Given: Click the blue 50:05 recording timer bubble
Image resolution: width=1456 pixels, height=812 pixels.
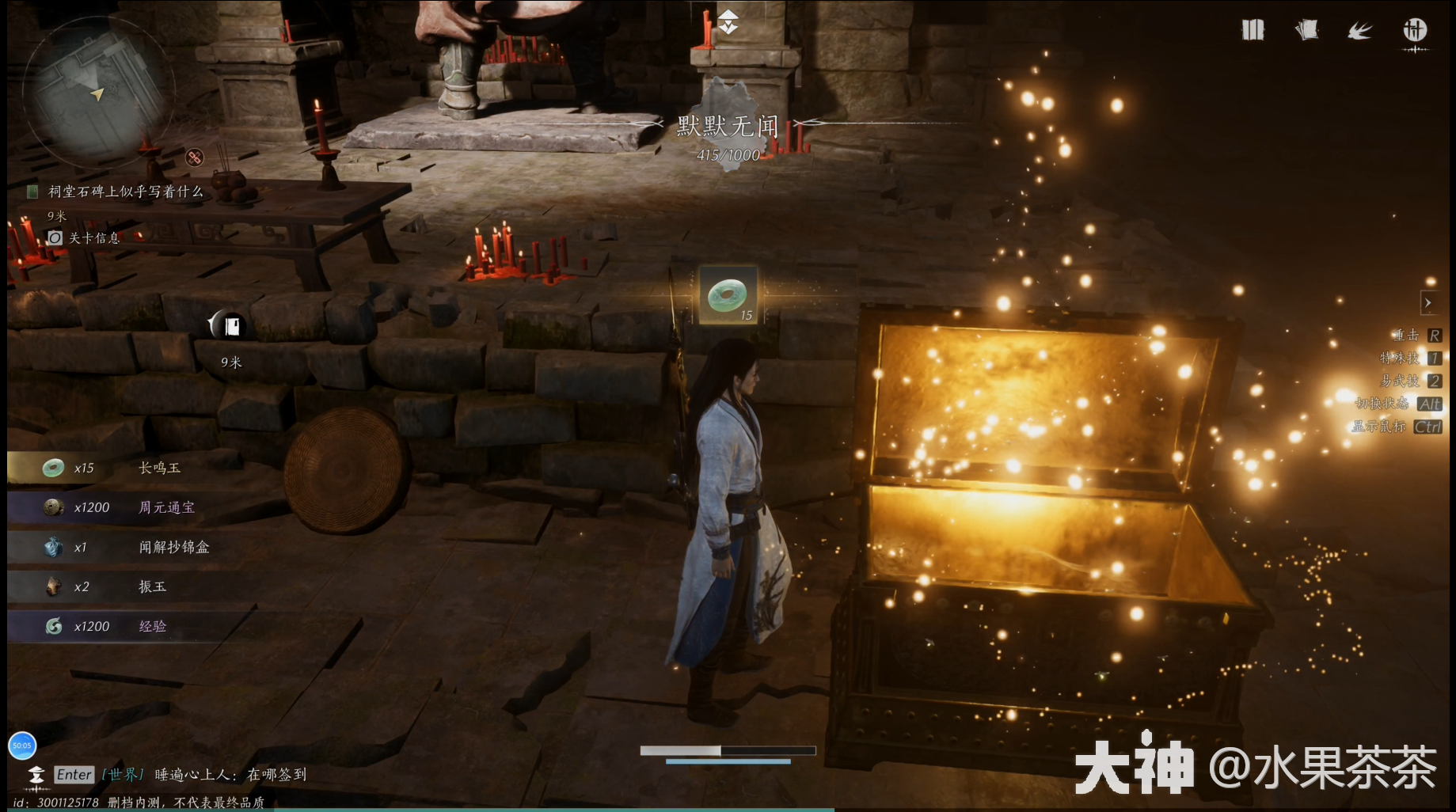Looking at the screenshot, I should [22, 745].
